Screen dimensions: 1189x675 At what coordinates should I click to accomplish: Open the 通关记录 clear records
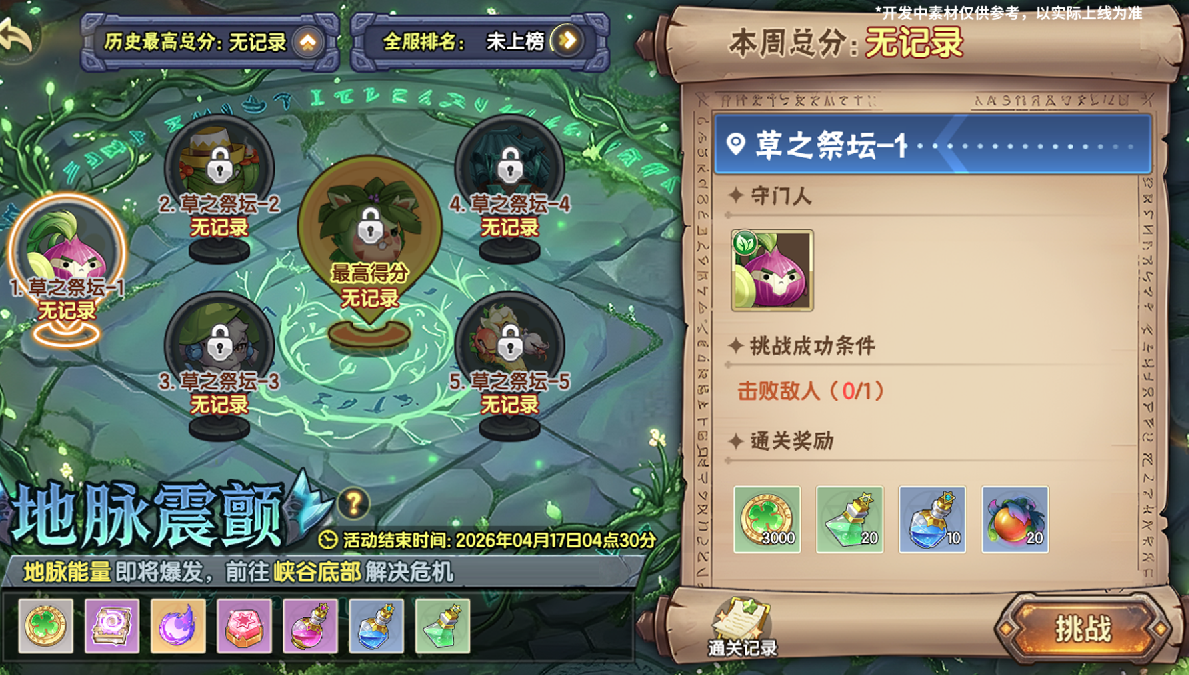742,627
